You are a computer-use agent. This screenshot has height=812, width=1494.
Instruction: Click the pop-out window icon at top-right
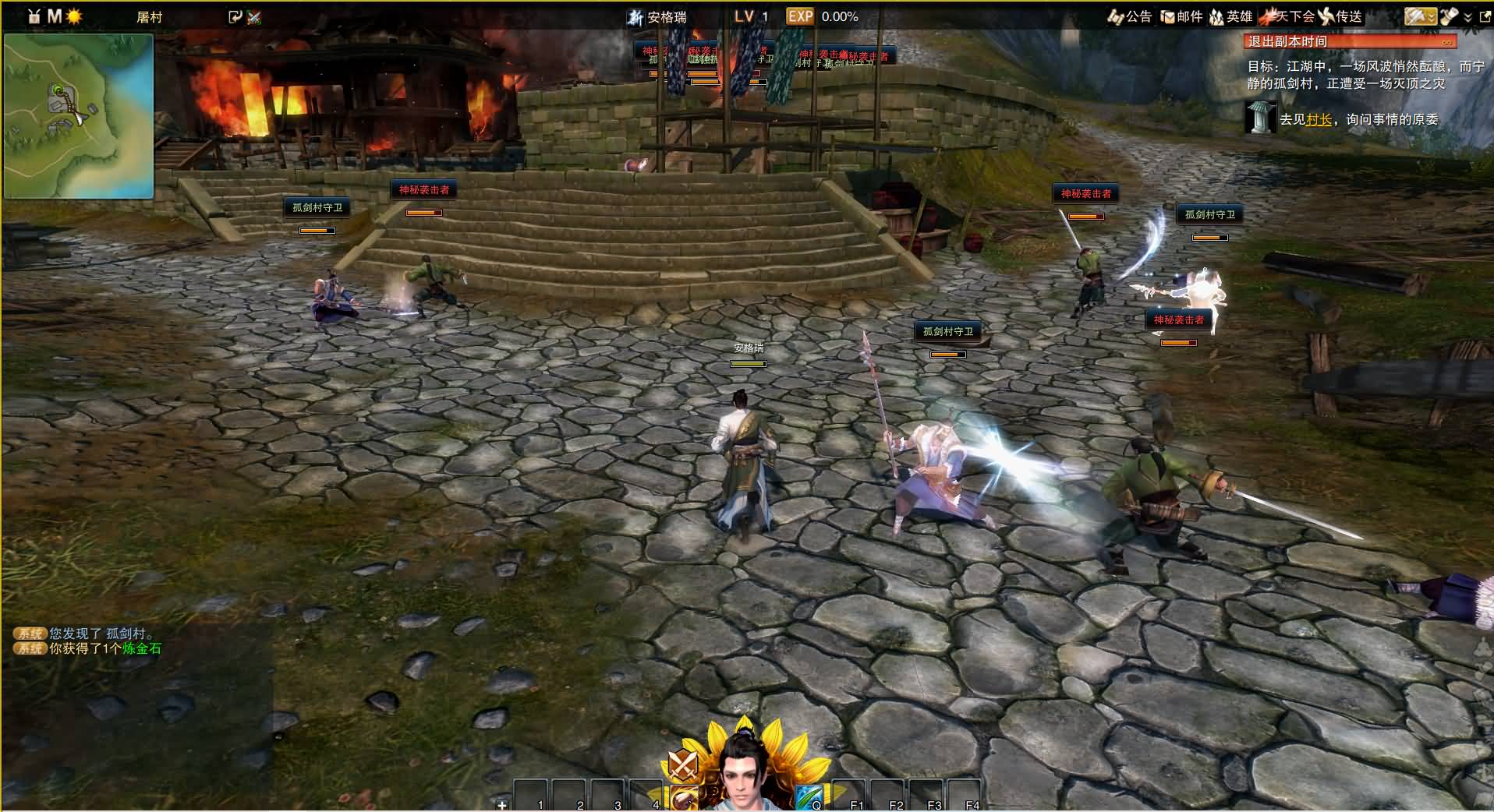1485,17
